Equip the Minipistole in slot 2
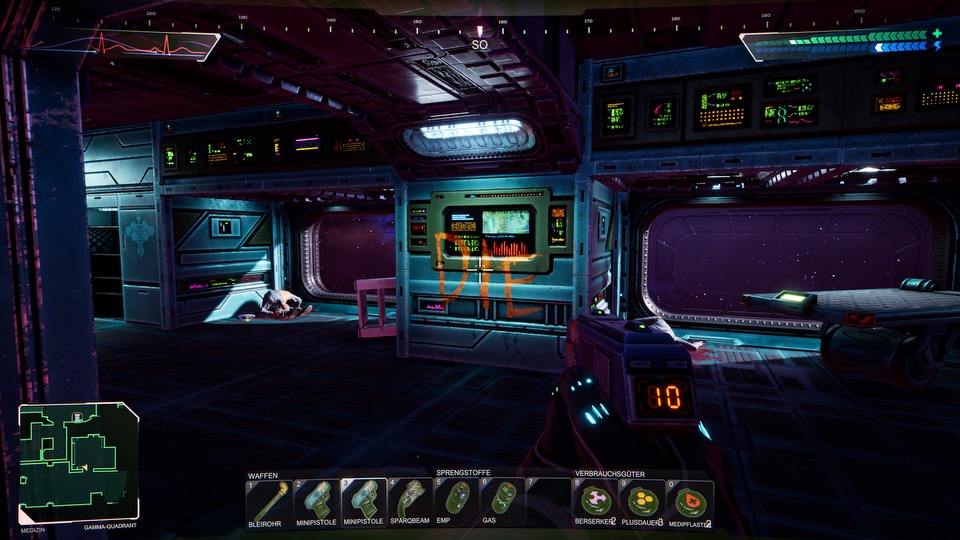 (x=316, y=500)
